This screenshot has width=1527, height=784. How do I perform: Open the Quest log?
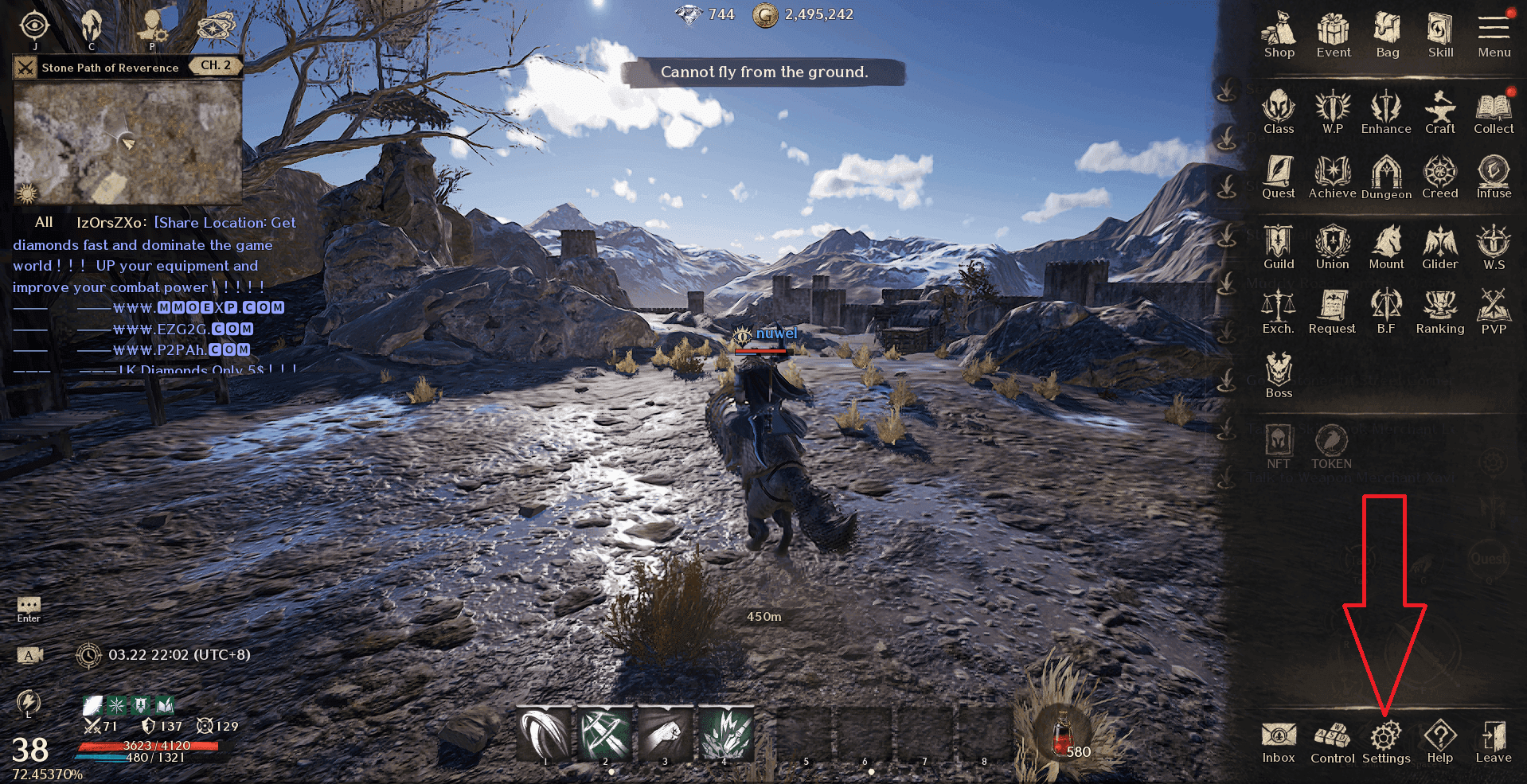tap(1278, 175)
